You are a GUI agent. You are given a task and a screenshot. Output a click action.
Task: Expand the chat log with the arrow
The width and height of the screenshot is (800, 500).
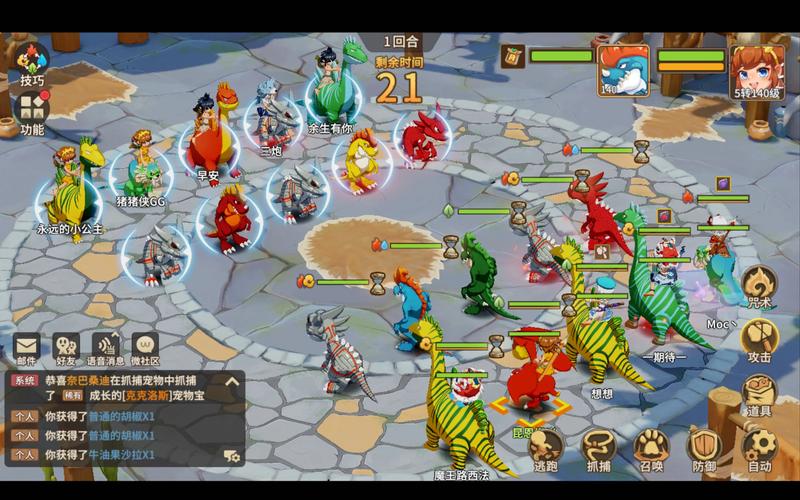pyautogui.click(x=232, y=381)
